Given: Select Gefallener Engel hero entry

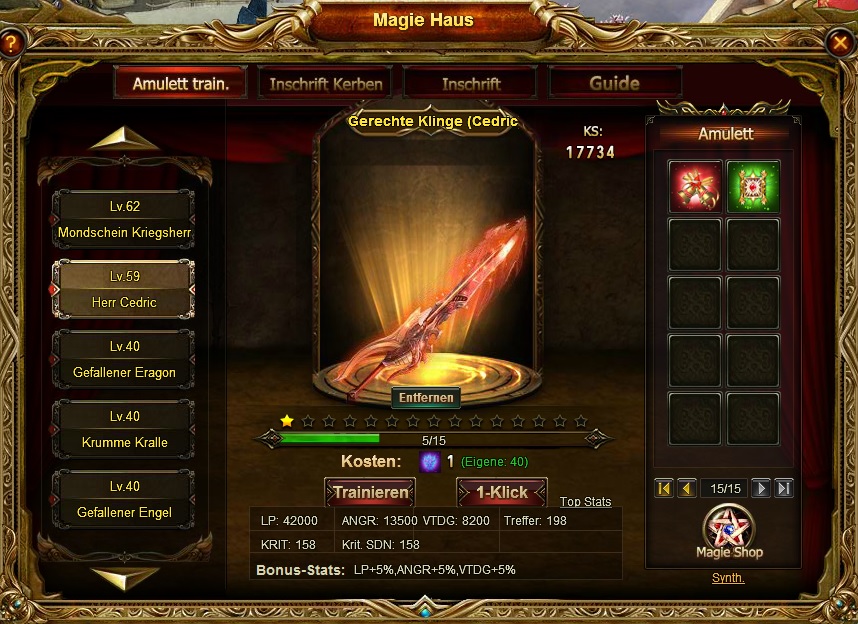Looking at the screenshot, I should [x=124, y=500].
